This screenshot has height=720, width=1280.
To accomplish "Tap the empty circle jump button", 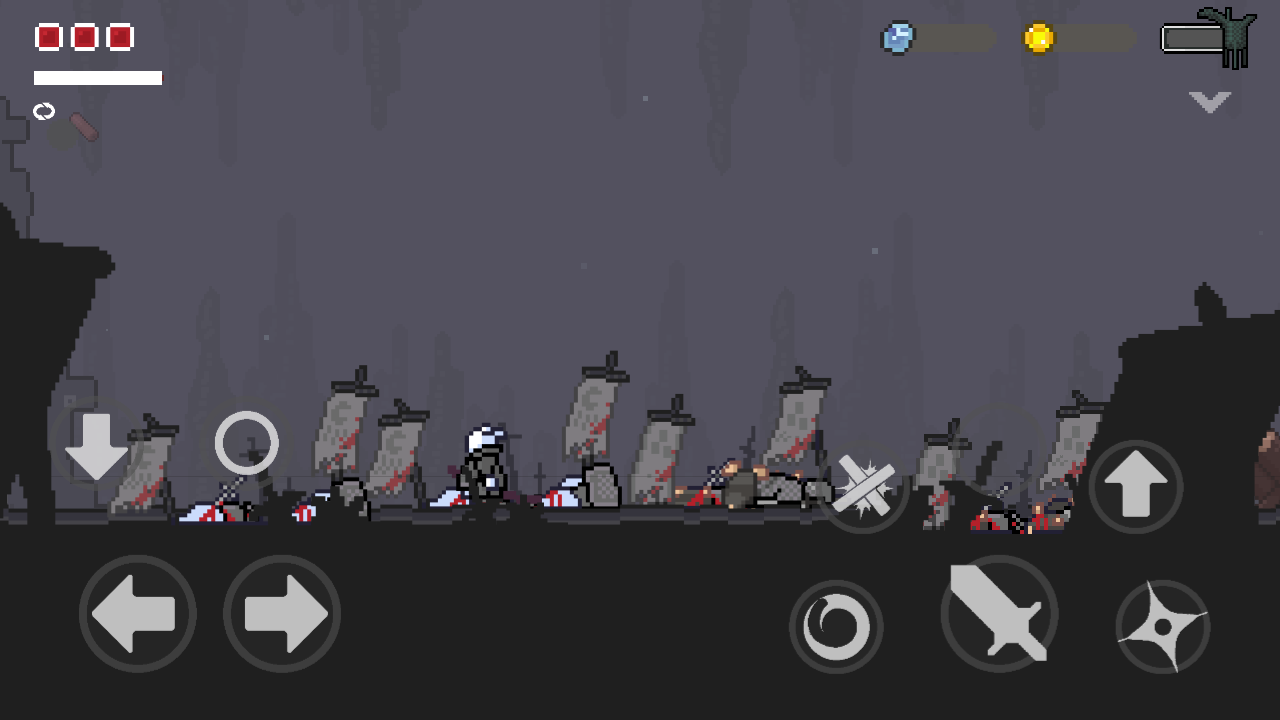I will pos(246,442).
